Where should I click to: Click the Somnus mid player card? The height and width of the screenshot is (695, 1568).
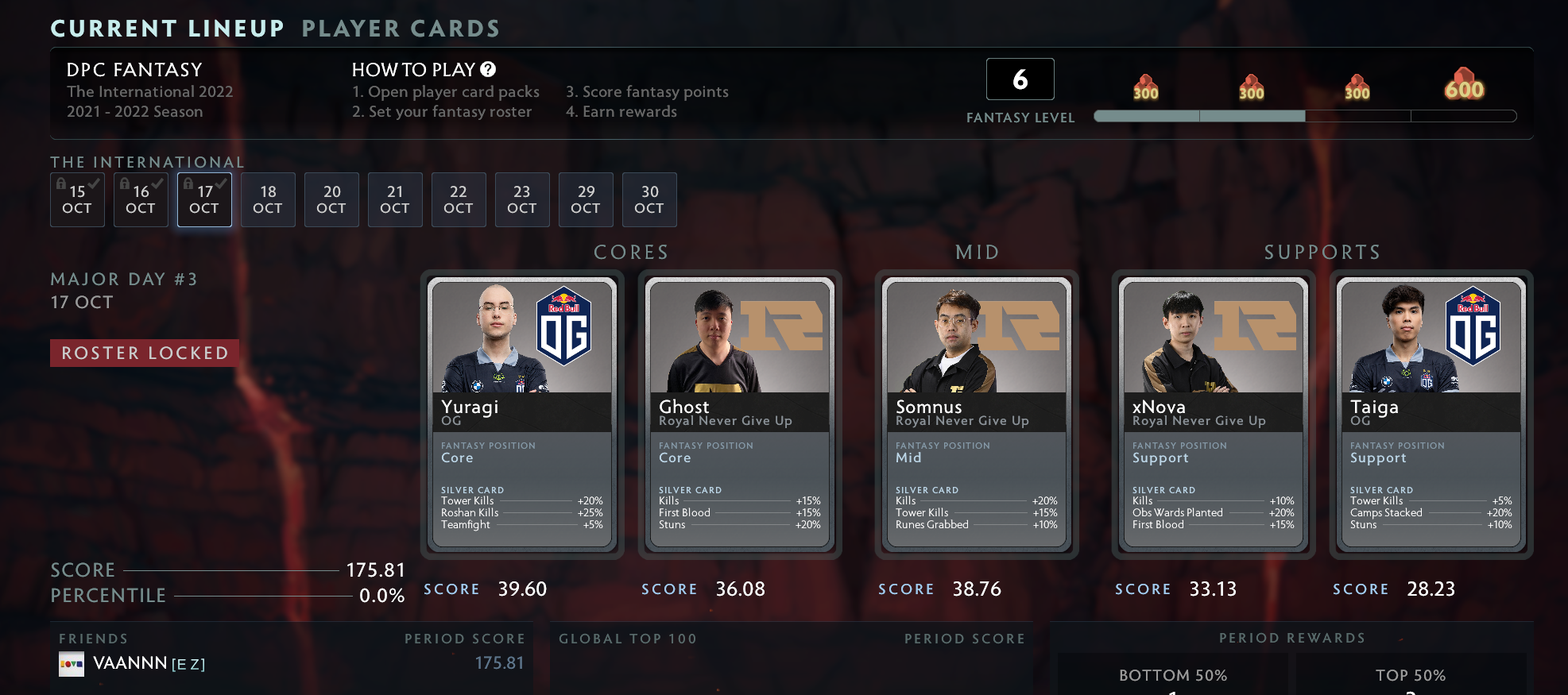click(x=977, y=413)
